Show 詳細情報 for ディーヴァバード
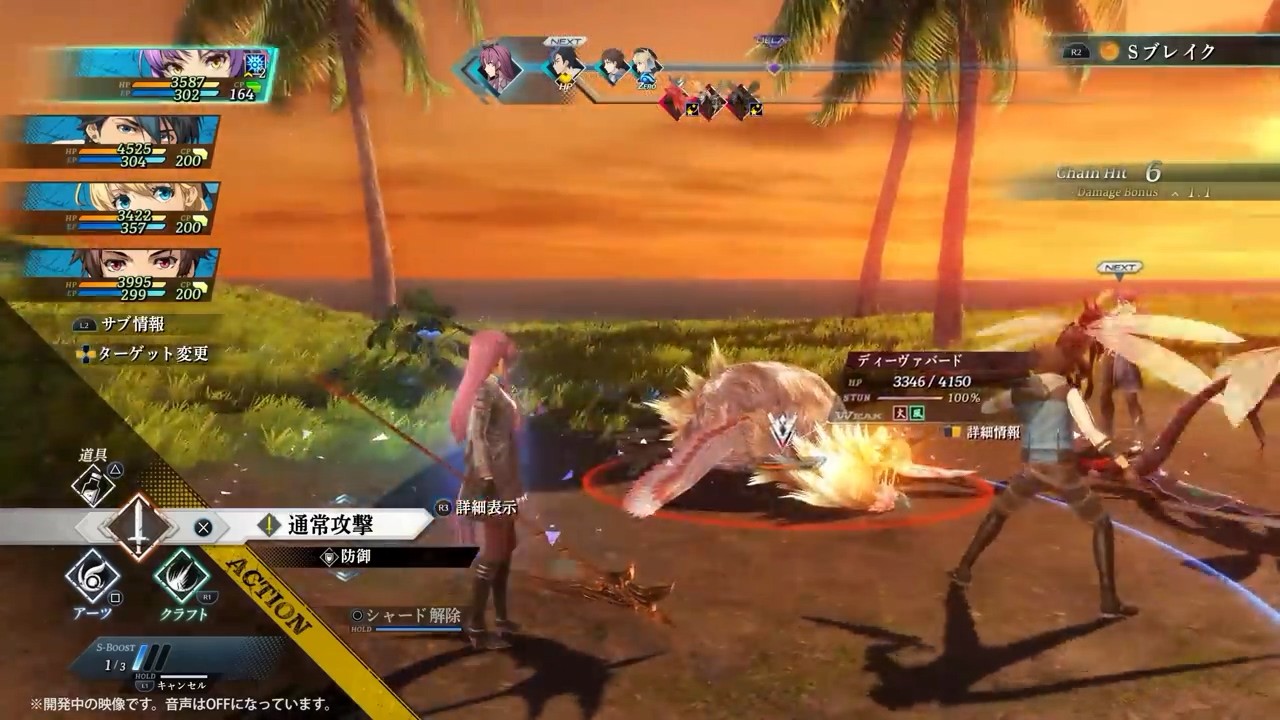Screen dimensions: 1280x720 coord(985,432)
